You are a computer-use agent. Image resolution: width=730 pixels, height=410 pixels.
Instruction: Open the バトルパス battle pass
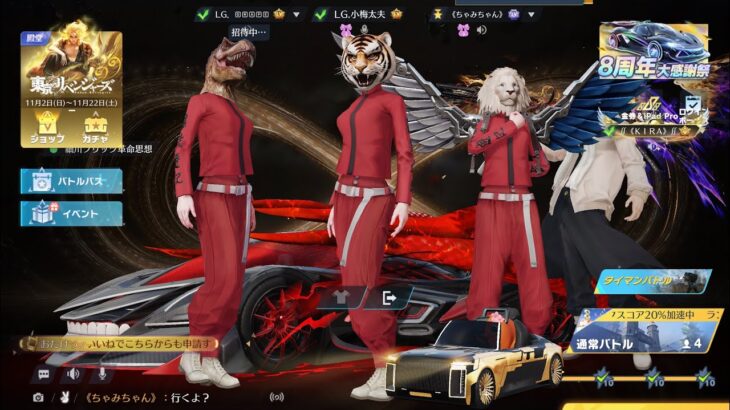pyautogui.click(x=72, y=181)
